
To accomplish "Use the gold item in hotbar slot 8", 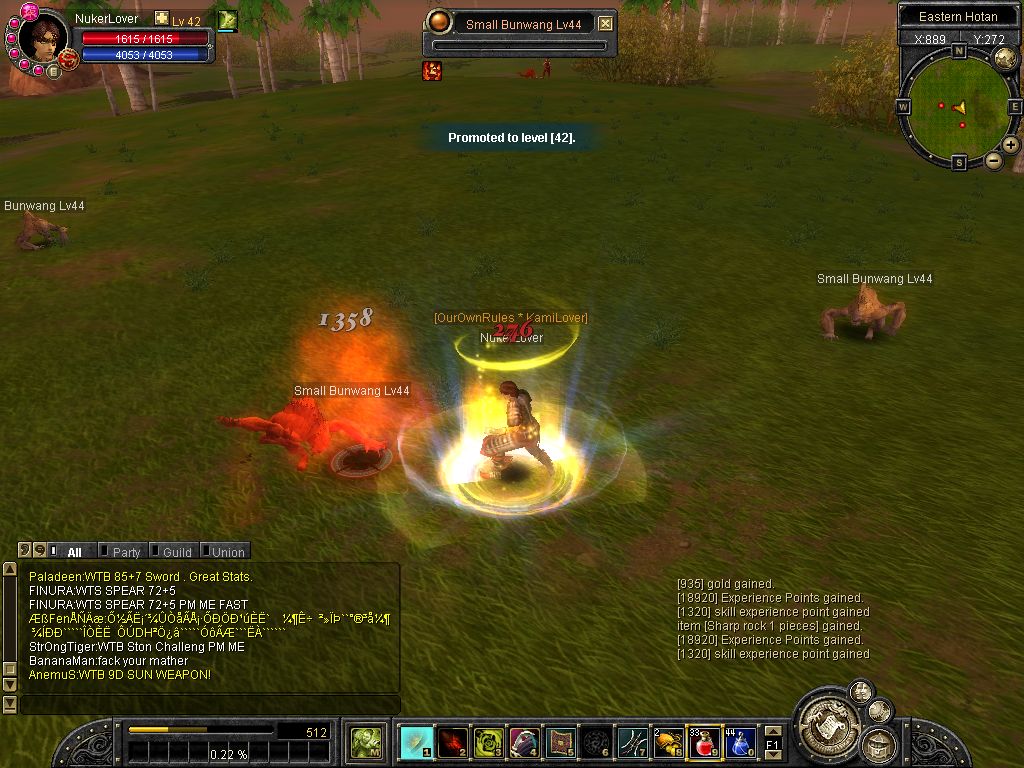I will click(668, 742).
